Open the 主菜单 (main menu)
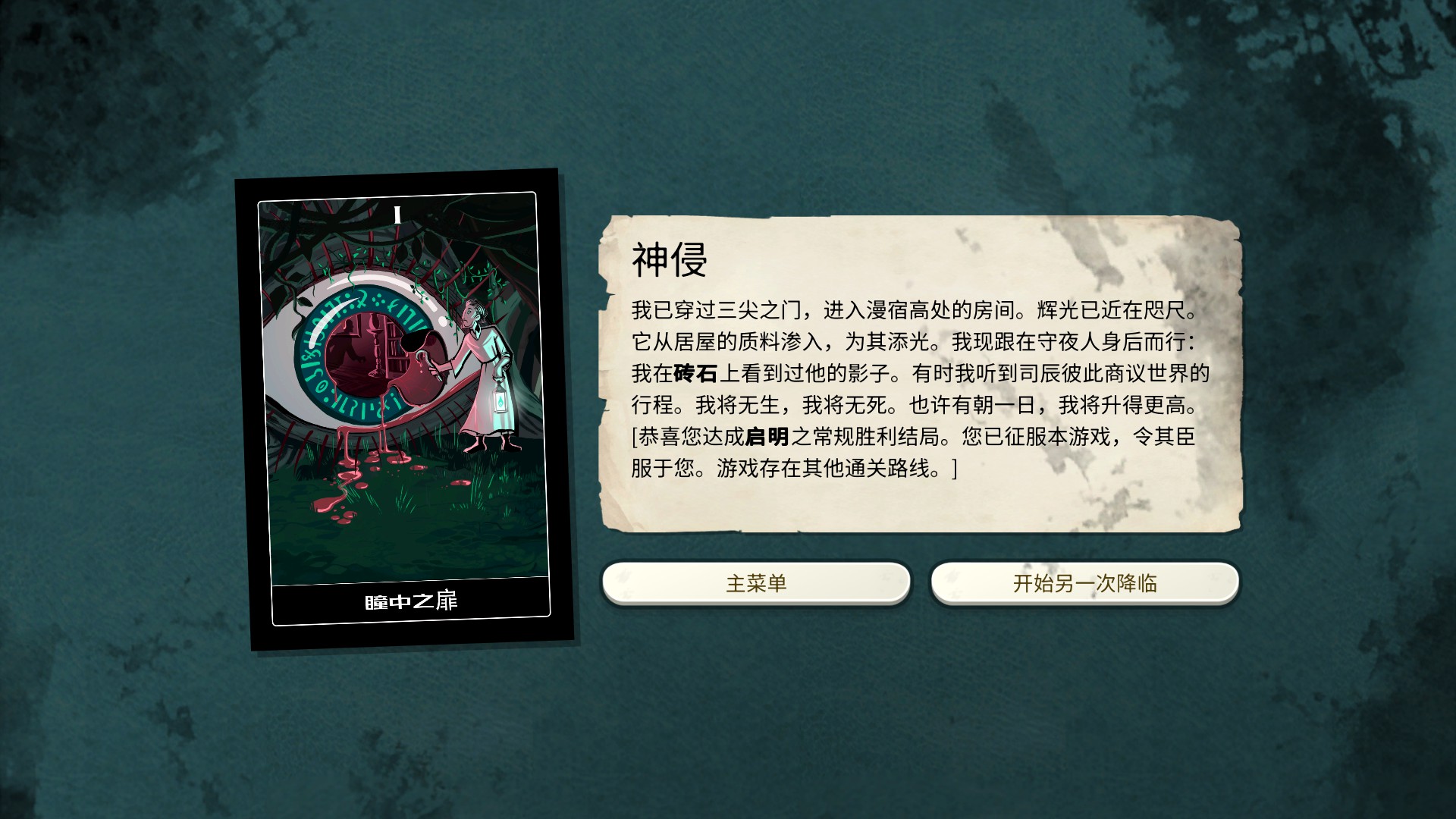This screenshot has height=819, width=1456. 756,582
